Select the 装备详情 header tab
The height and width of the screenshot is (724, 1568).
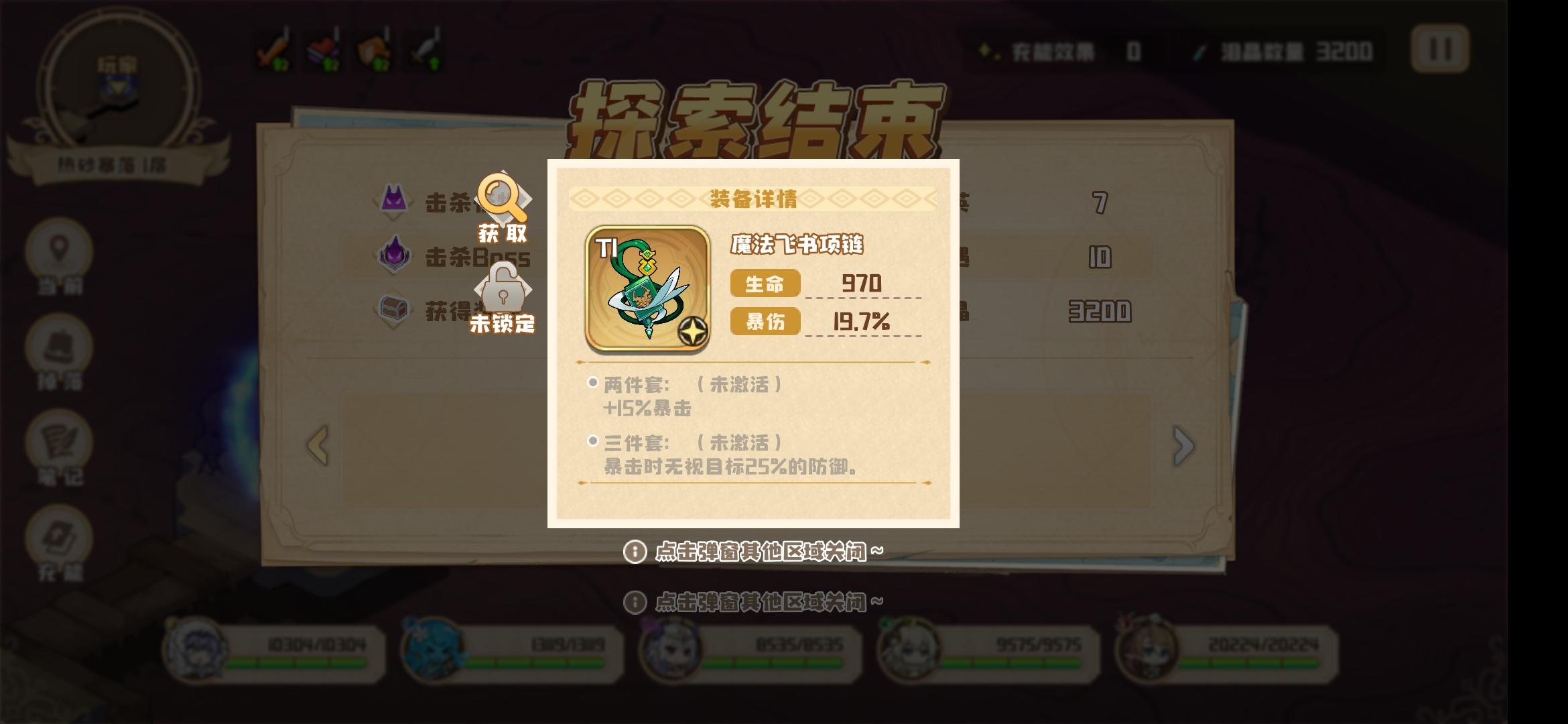tap(754, 198)
